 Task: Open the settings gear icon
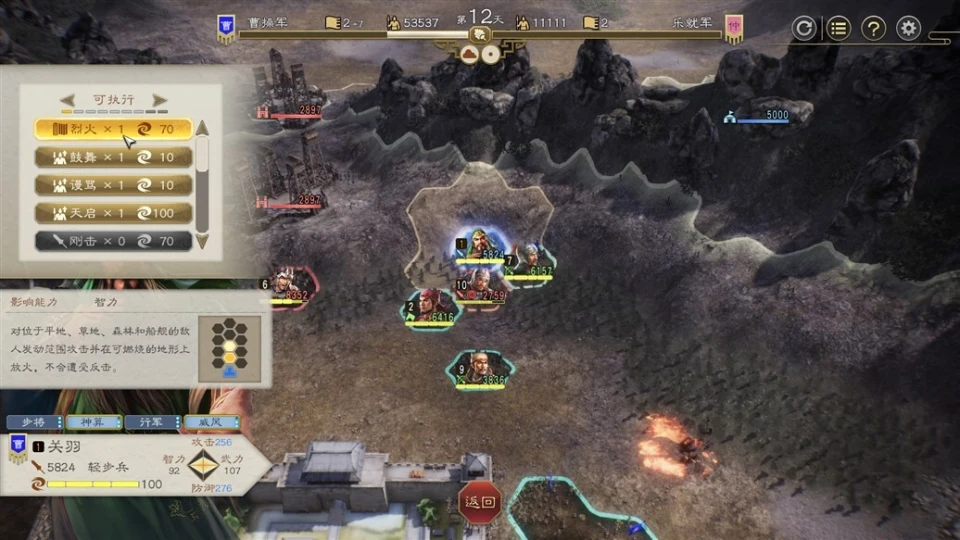point(908,28)
